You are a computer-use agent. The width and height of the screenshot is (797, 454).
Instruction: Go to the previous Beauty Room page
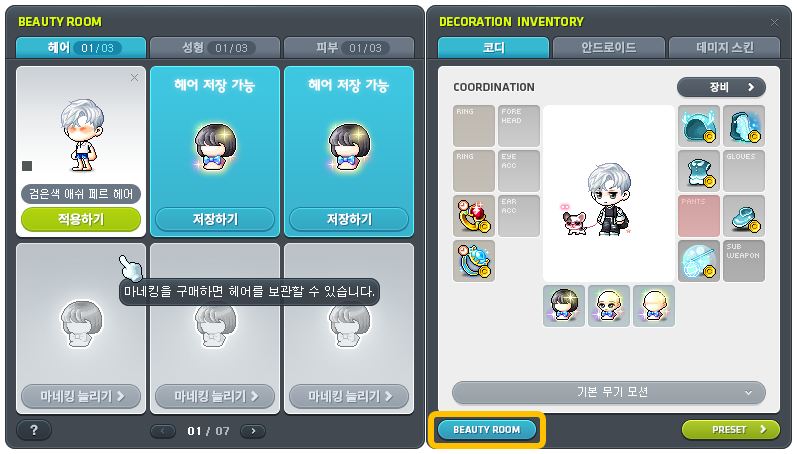tap(163, 431)
